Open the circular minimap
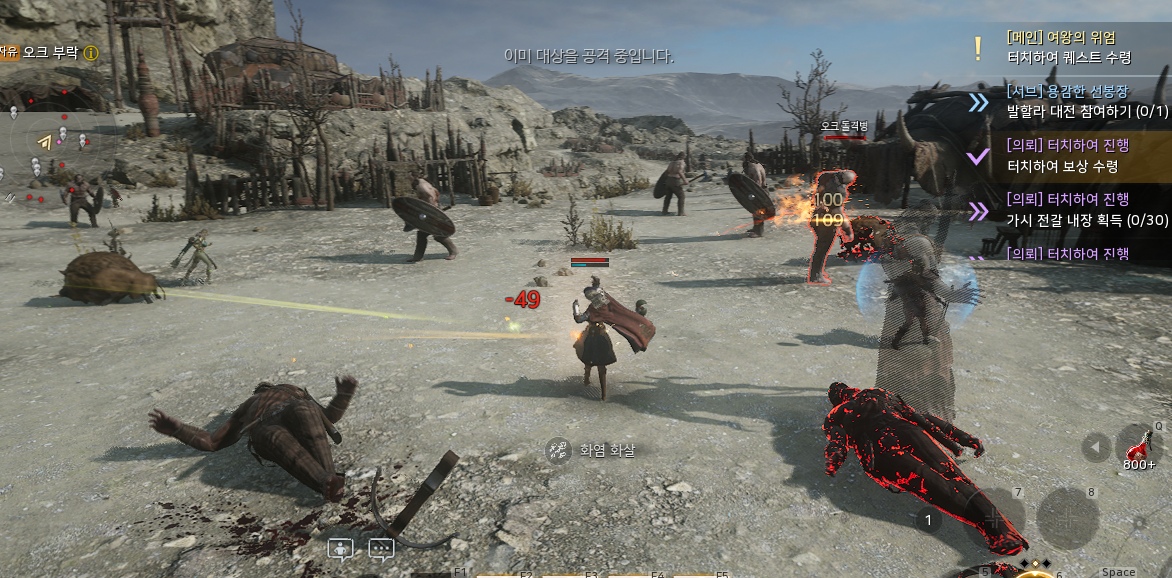1172x578 pixels. (58, 150)
